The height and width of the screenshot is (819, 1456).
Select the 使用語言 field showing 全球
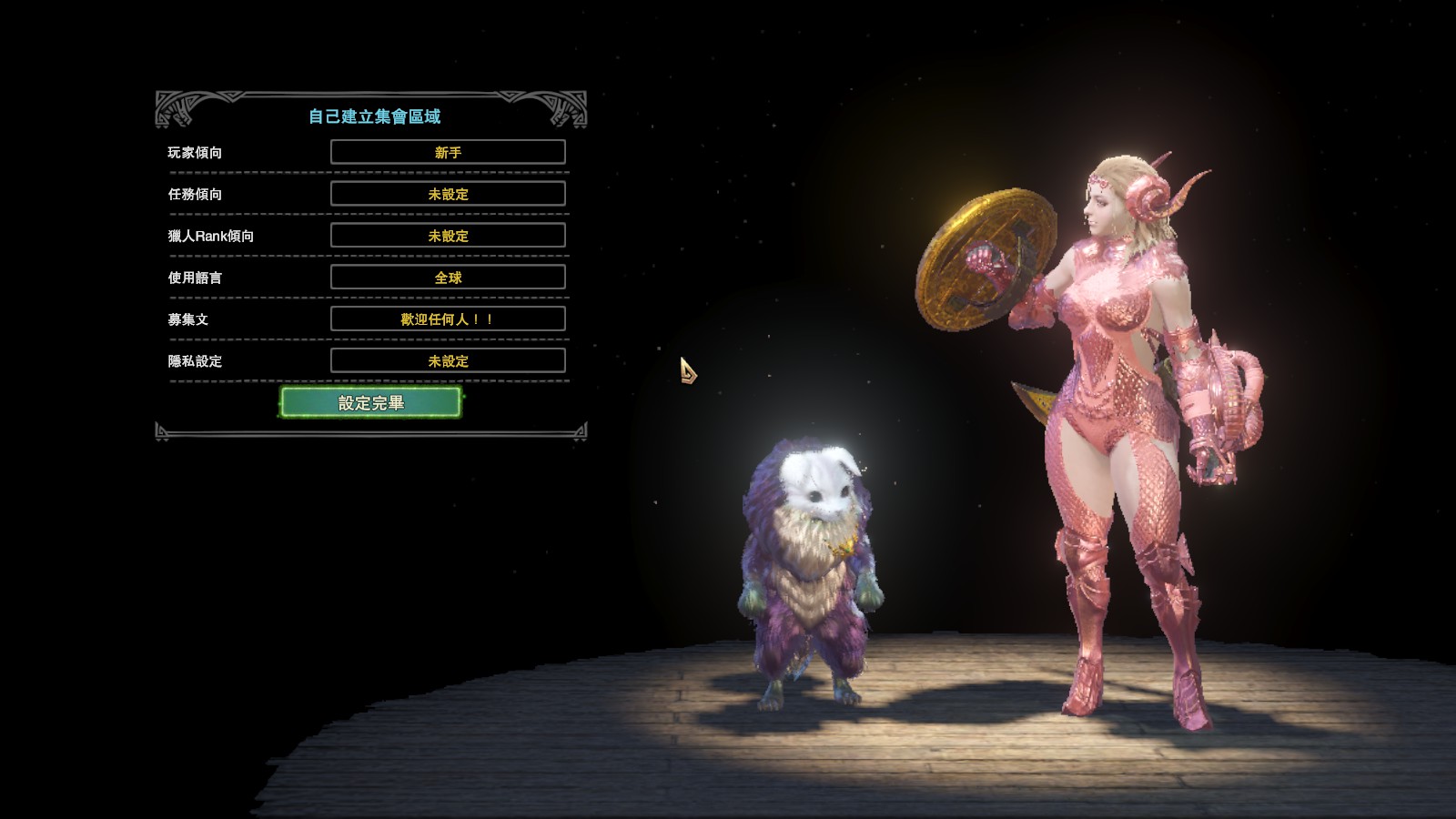pyautogui.click(x=448, y=278)
